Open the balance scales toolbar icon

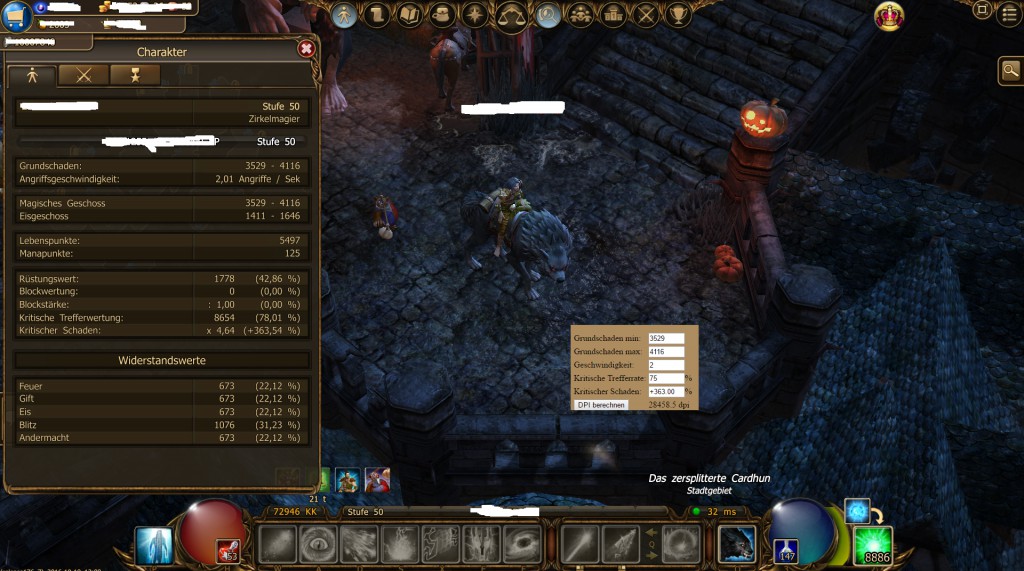pyautogui.click(x=512, y=15)
